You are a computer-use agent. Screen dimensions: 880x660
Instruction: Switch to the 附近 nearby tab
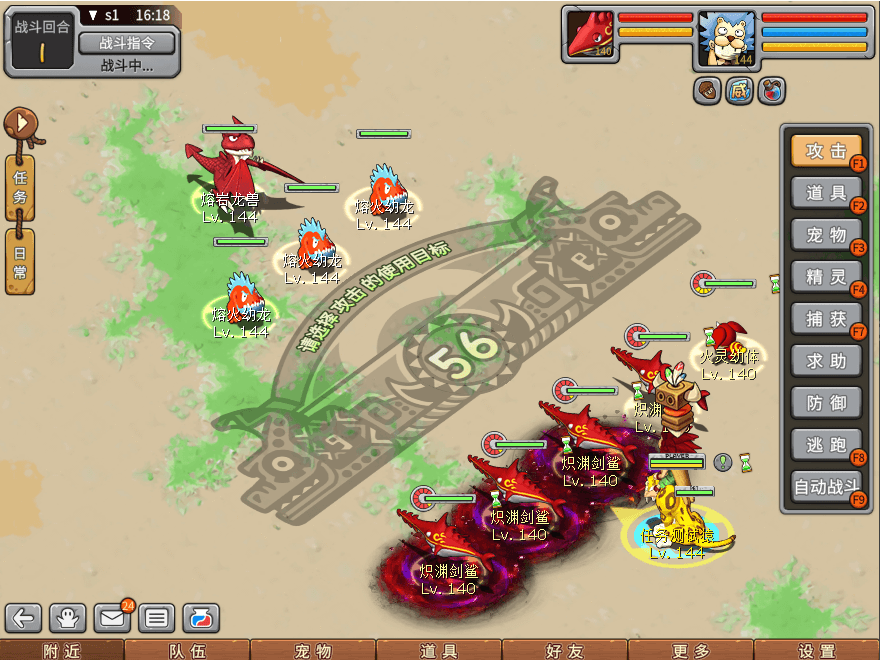point(62,651)
